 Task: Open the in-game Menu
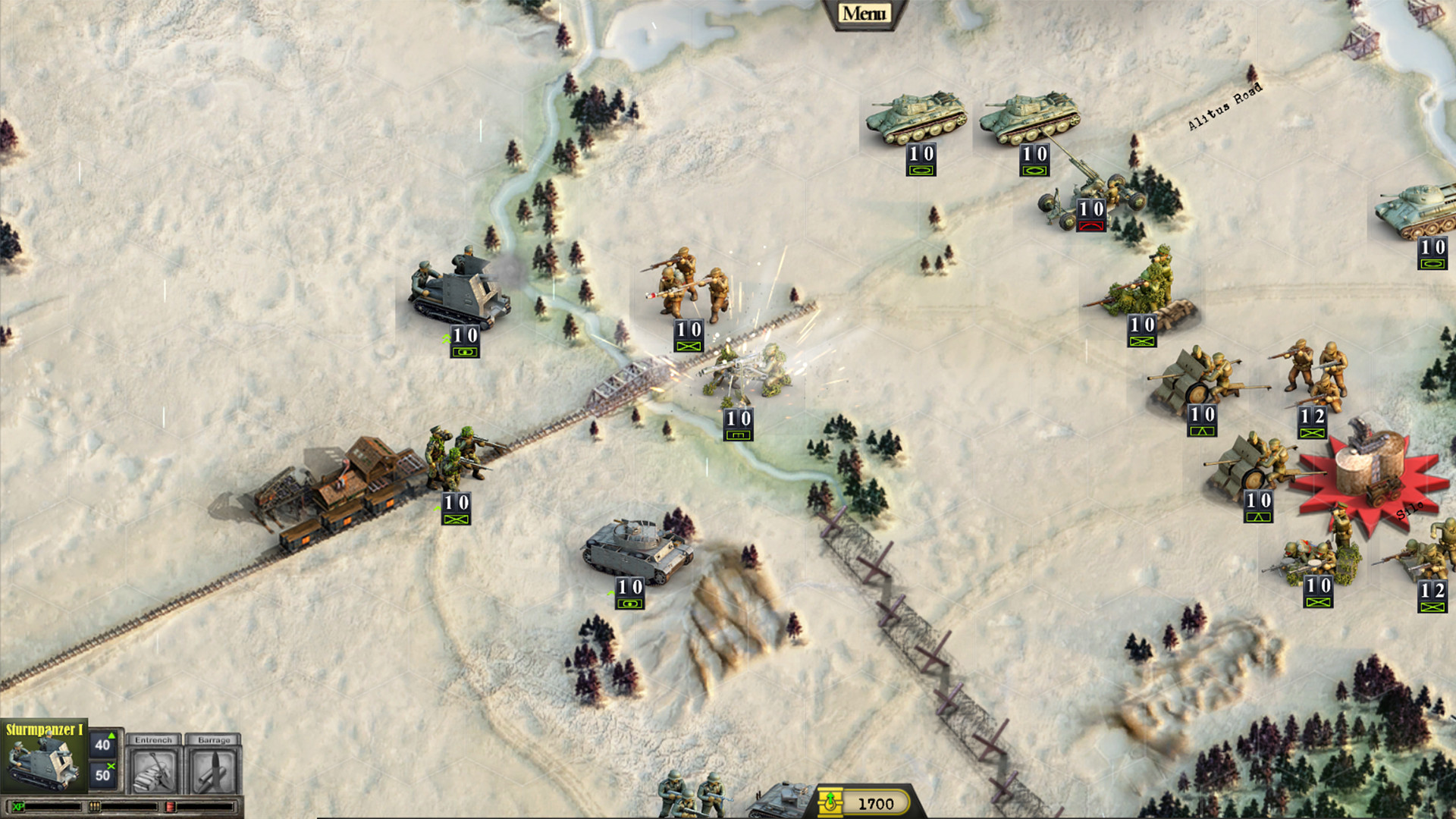(x=864, y=12)
